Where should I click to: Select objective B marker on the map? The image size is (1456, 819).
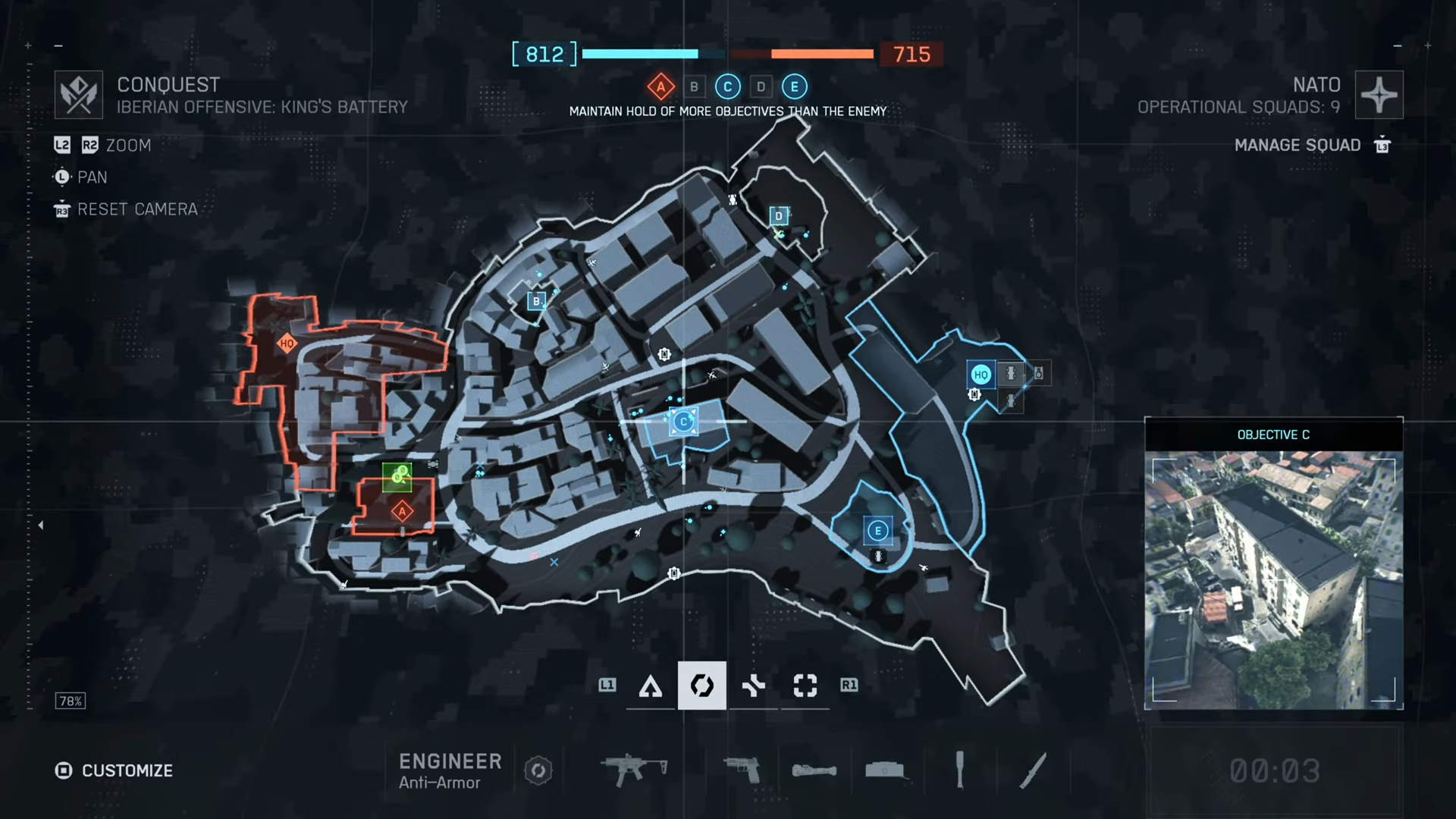pos(536,301)
